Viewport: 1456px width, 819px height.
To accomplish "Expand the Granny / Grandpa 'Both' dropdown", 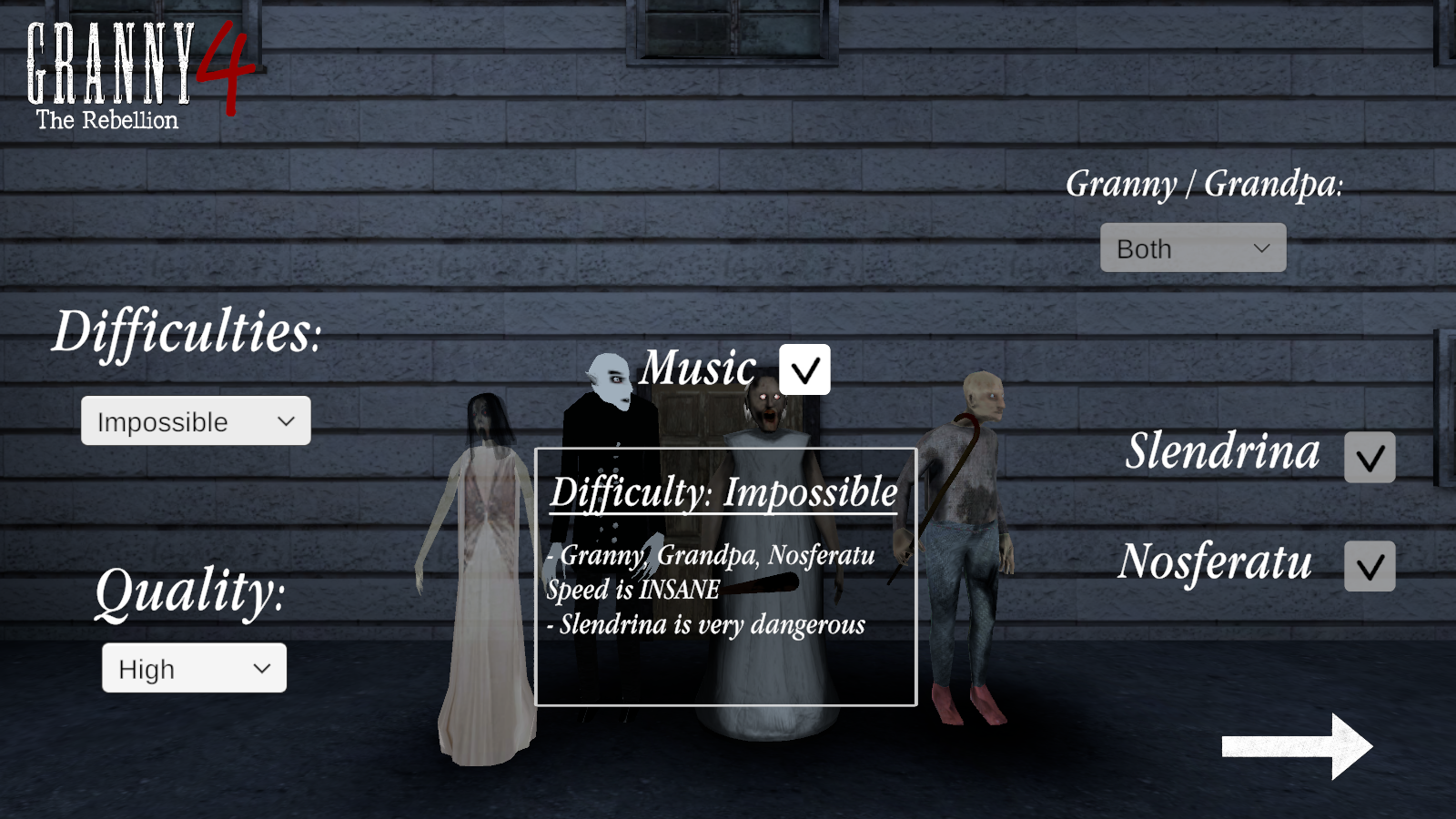I will 1192,247.
